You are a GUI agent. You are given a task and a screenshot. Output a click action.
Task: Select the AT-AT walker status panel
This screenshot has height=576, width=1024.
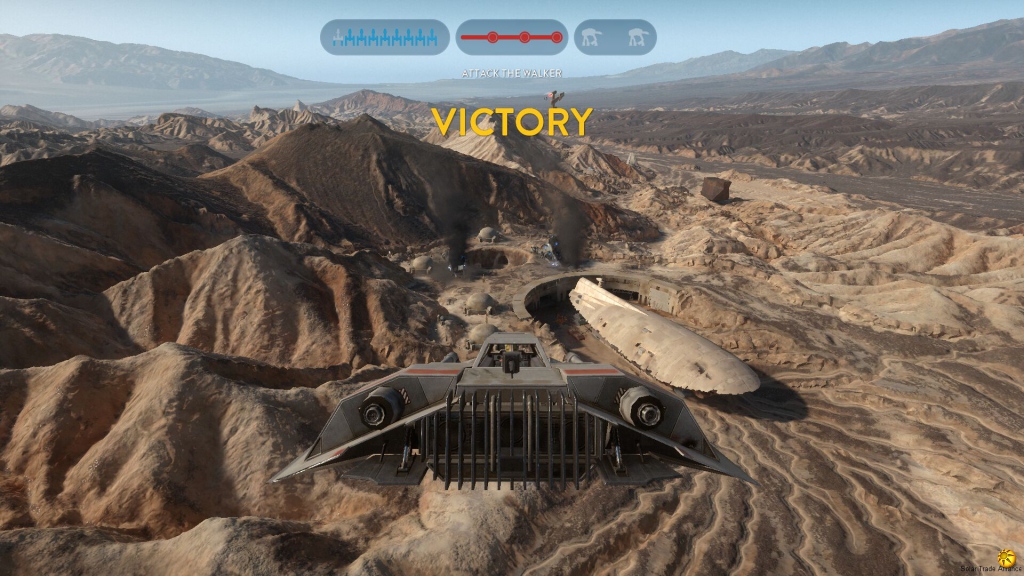pos(615,37)
